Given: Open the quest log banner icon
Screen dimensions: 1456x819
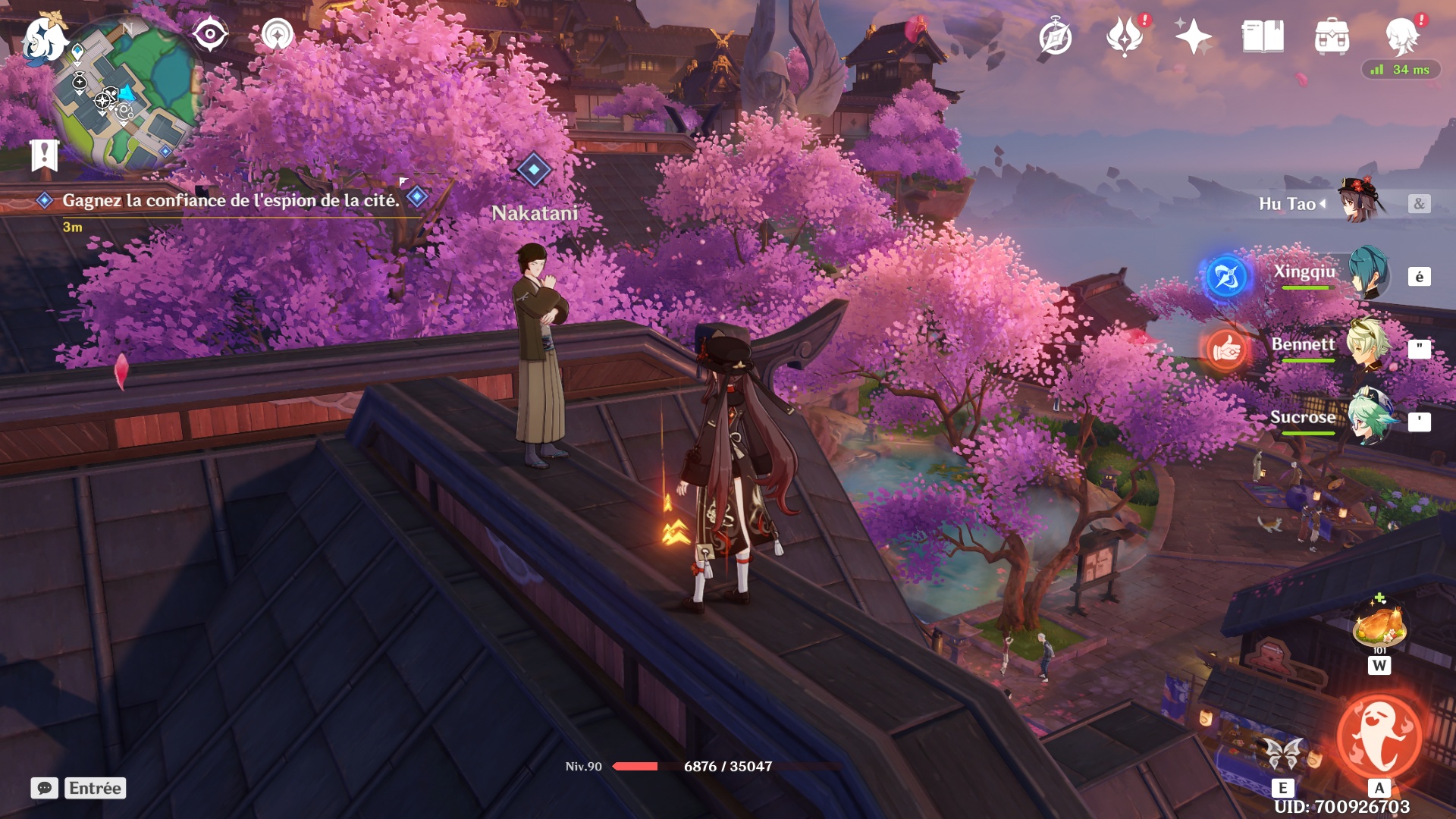Looking at the screenshot, I should point(44,155).
